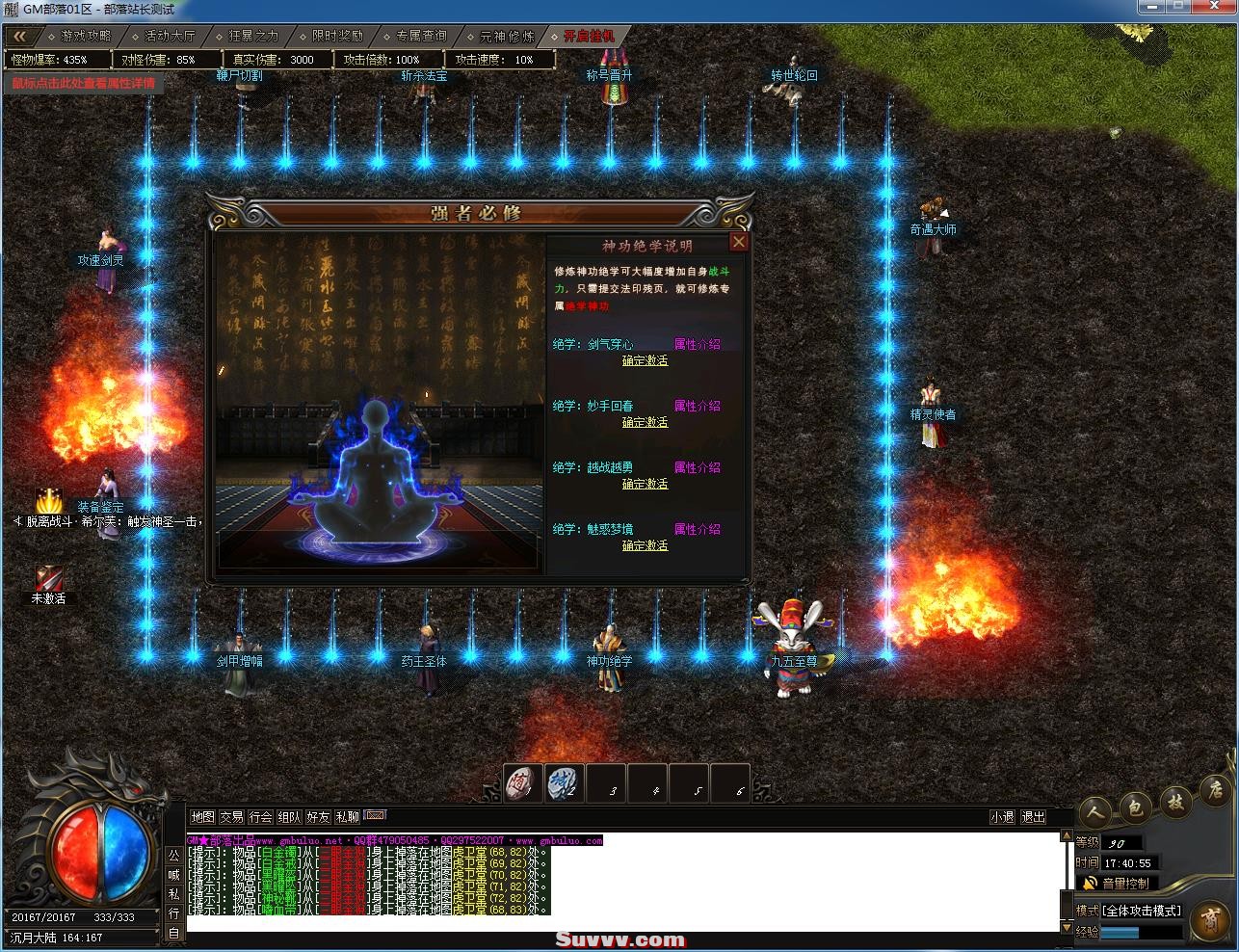Viewport: 1239px width, 952px height.
Task: Open 属性介绍 for 妙手回春
Action: tap(697, 406)
